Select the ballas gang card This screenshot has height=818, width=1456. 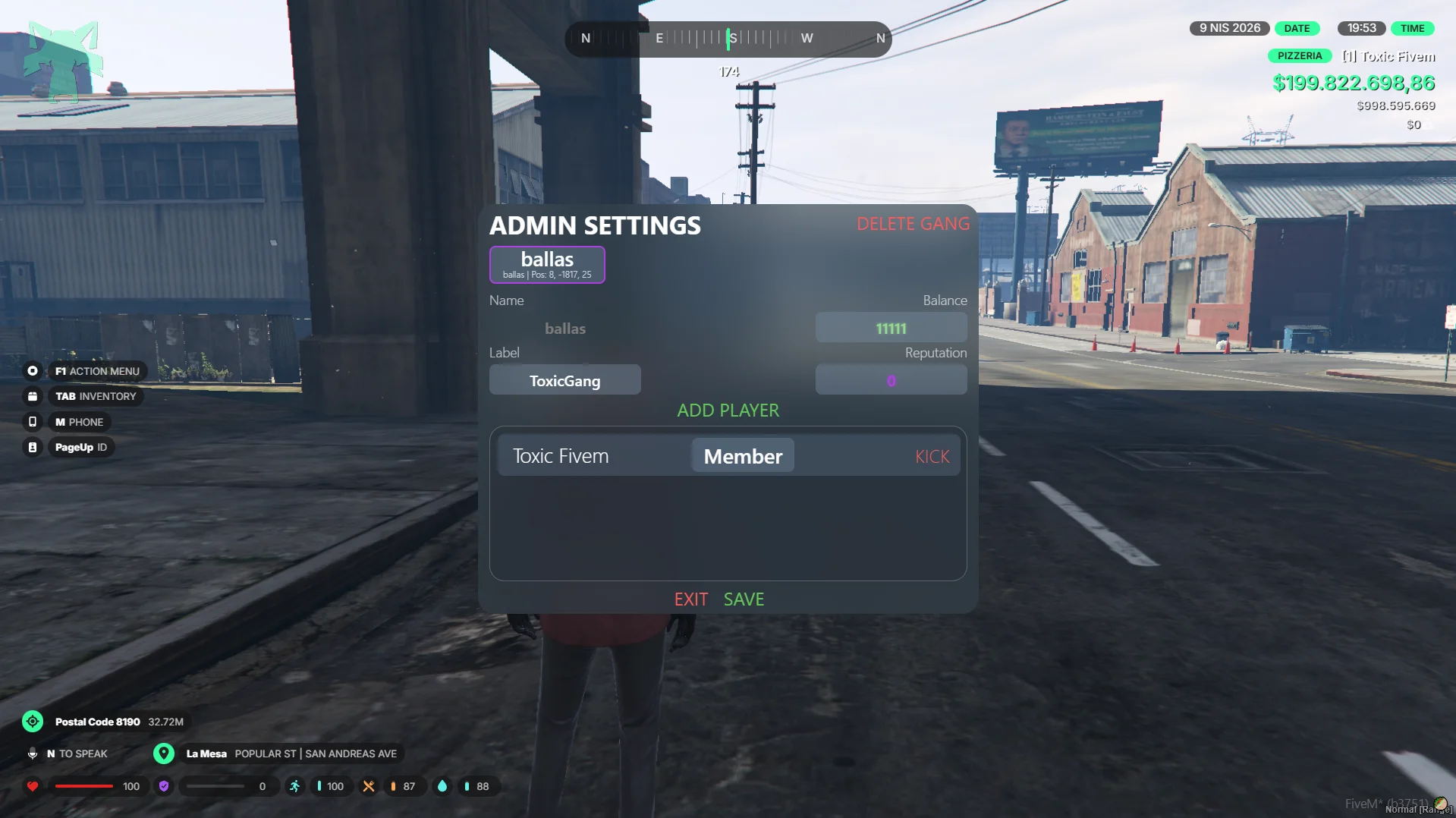(x=547, y=264)
